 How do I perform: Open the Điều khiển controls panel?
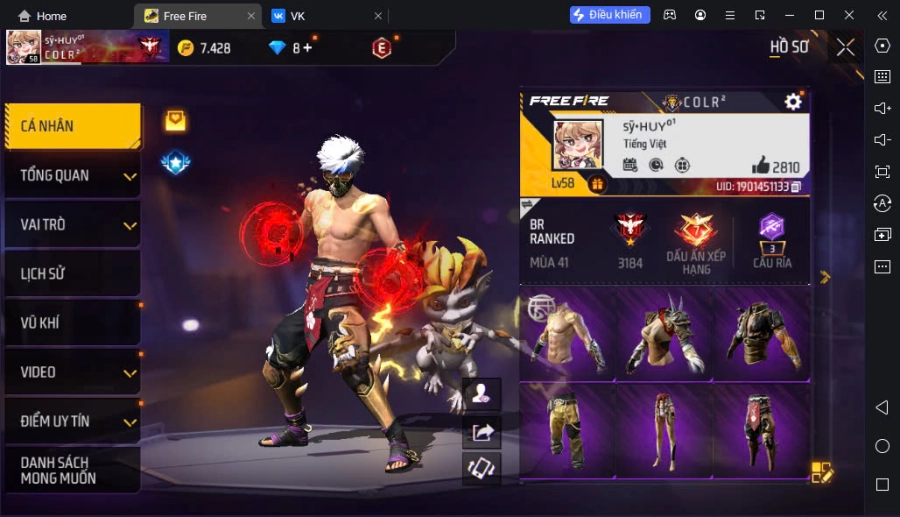click(610, 15)
